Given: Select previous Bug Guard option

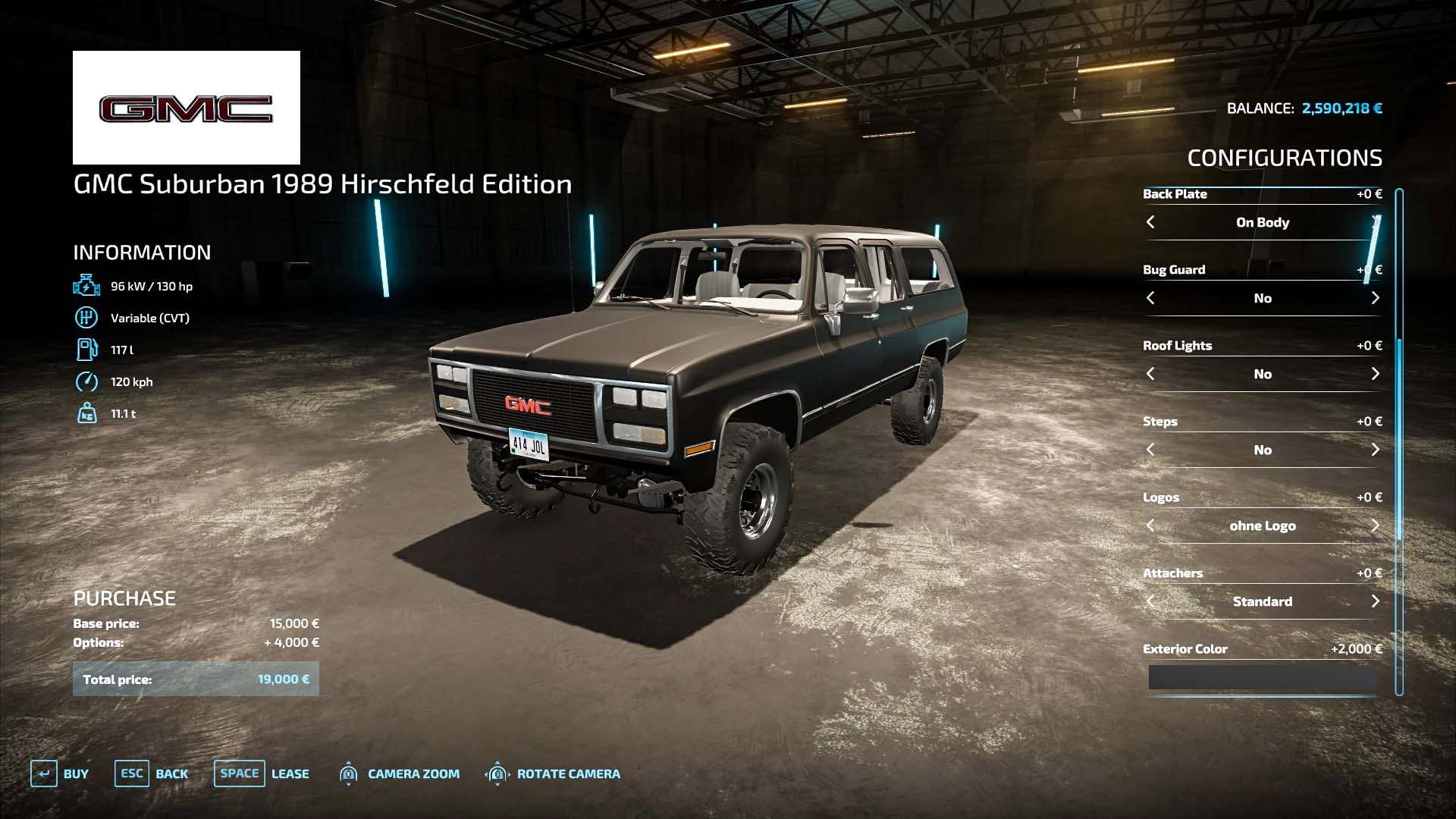Looking at the screenshot, I should click(x=1150, y=298).
